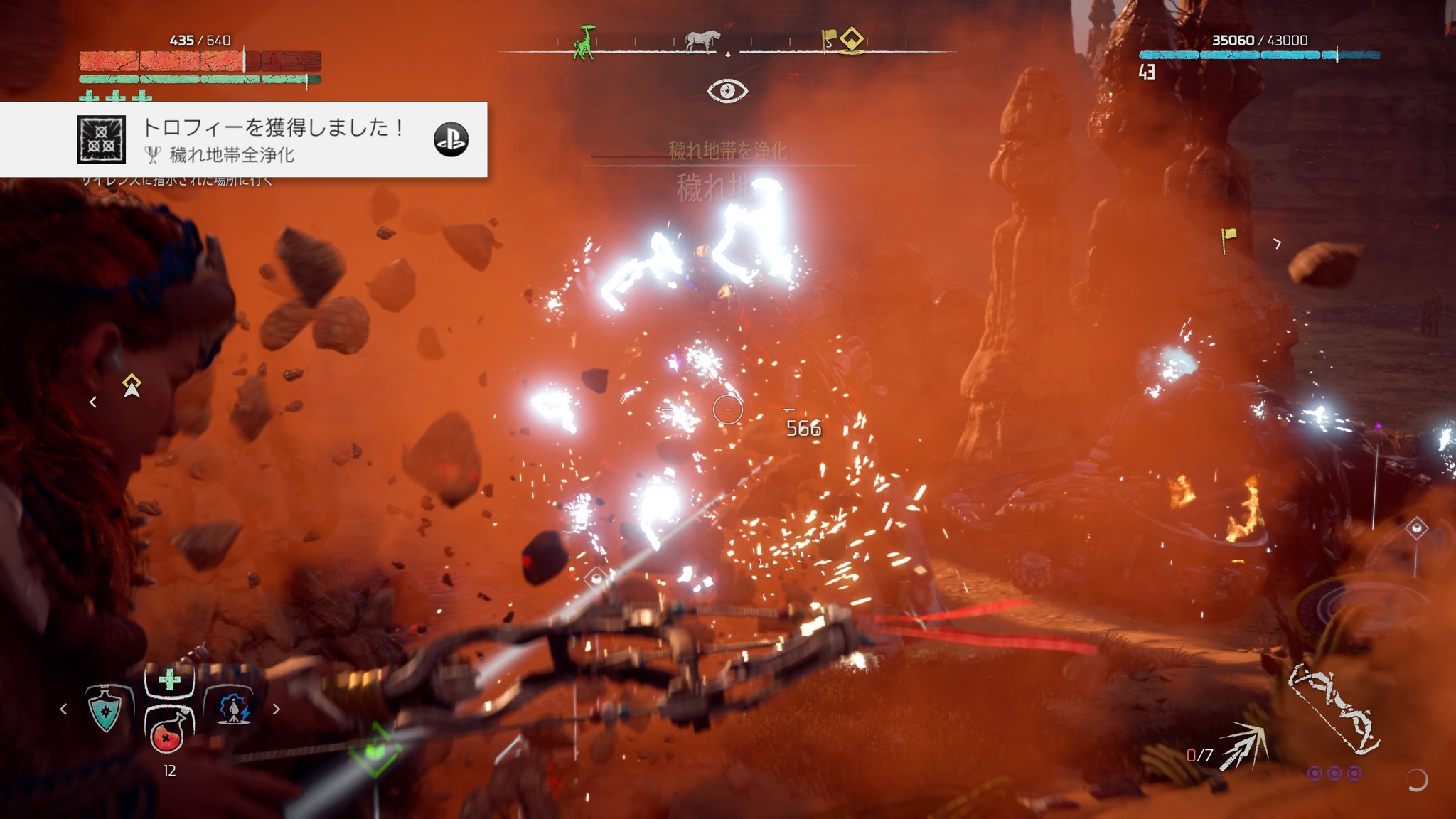Click the eye awareness indicator below the compass
The width and height of the screenshot is (1456, 819).
coord(728,89)
